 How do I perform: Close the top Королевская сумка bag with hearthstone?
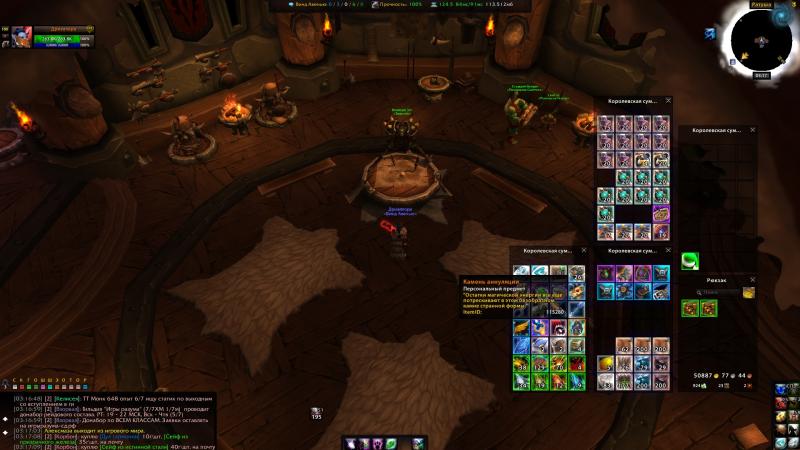tap(669, 101)
